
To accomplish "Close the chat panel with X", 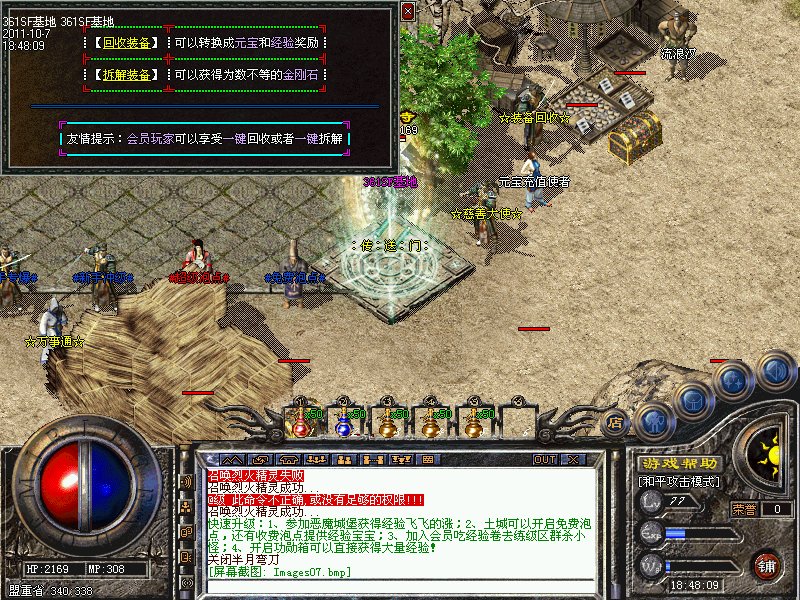I will 573,459.
